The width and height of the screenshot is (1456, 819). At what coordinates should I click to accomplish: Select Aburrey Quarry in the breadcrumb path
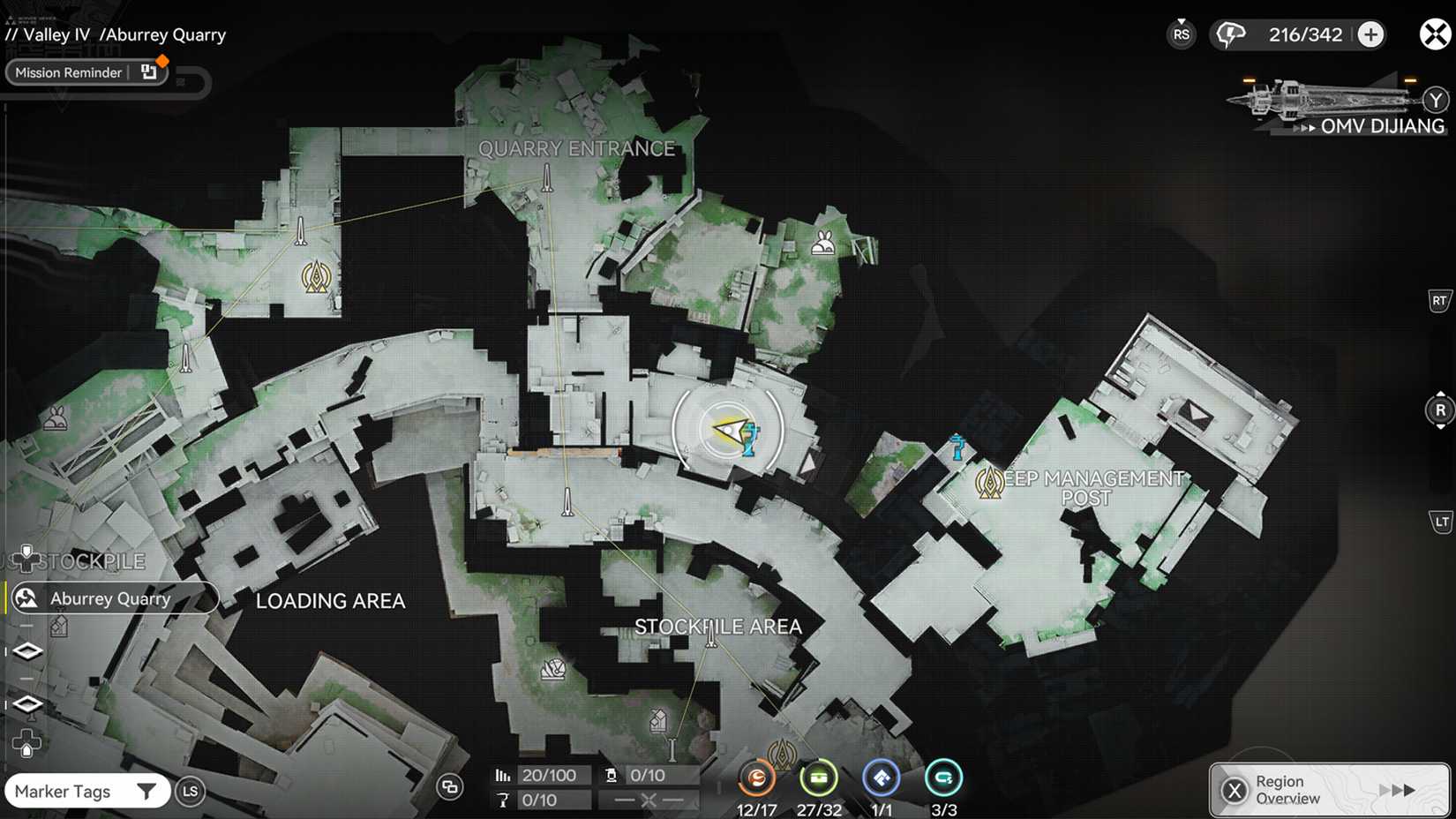[x=163, y=34]
